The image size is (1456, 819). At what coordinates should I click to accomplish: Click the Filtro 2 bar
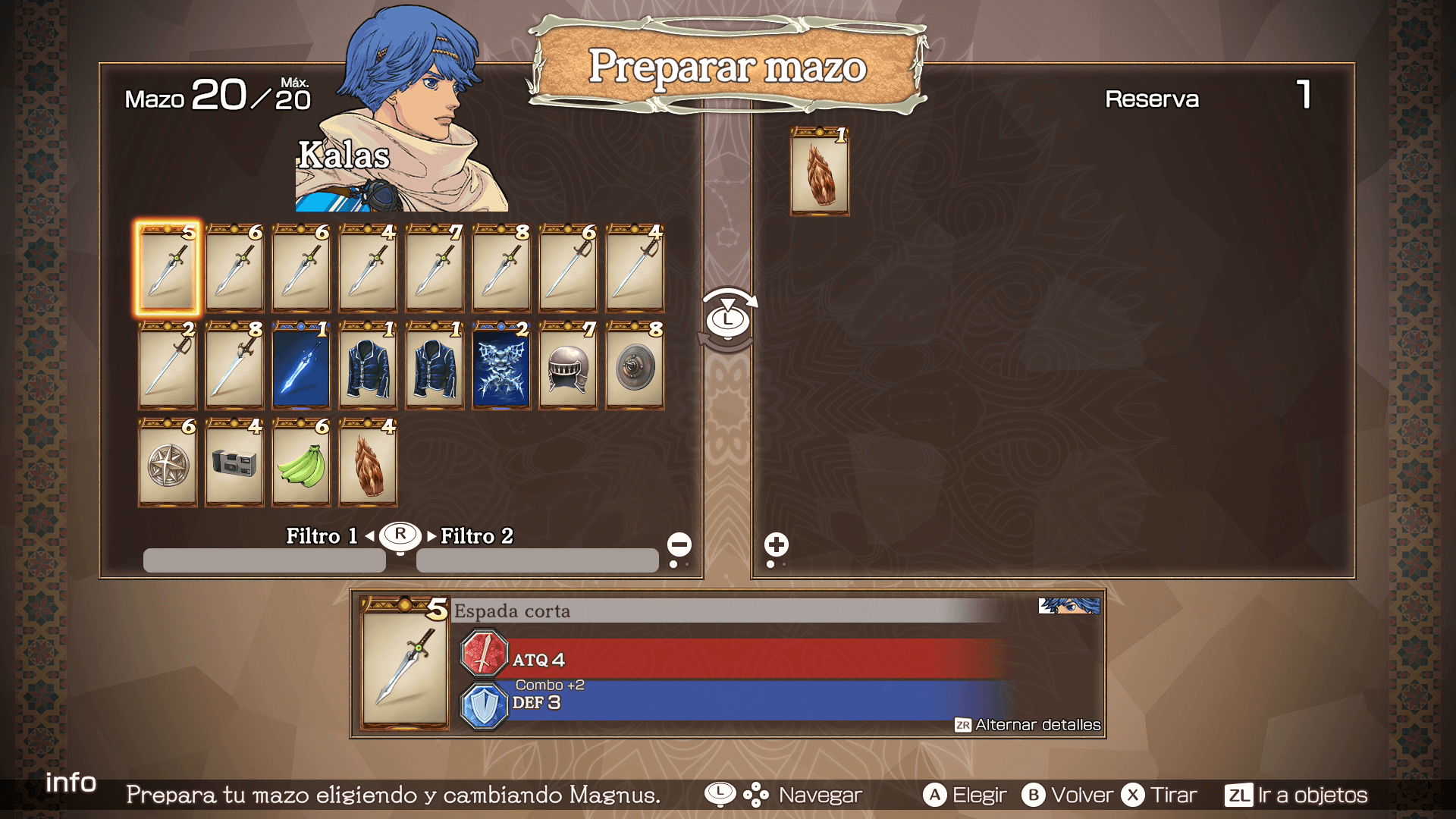(x=537, y=560)
